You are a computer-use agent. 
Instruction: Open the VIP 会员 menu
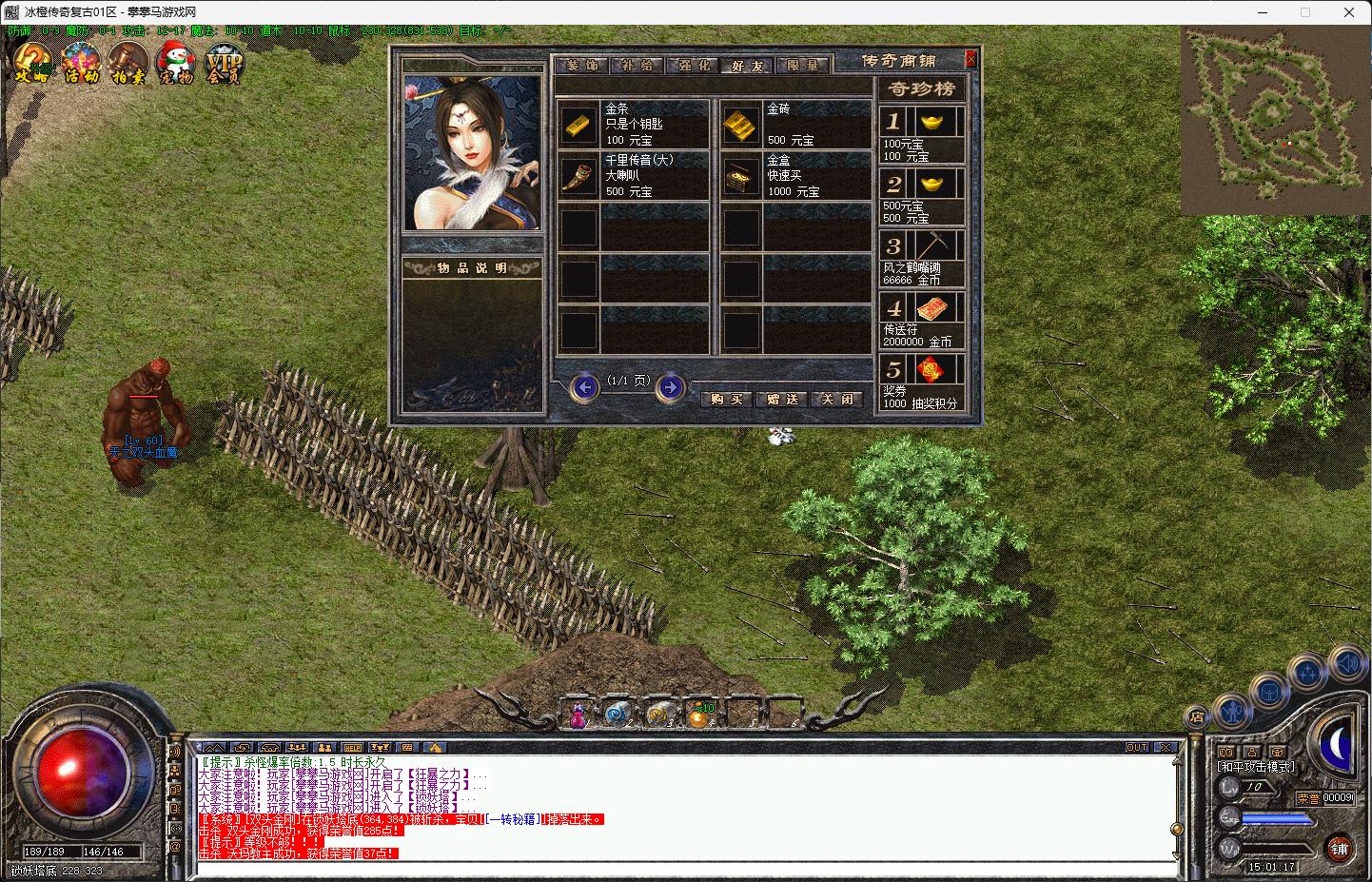pyautogui.click(x=225, y=65)
